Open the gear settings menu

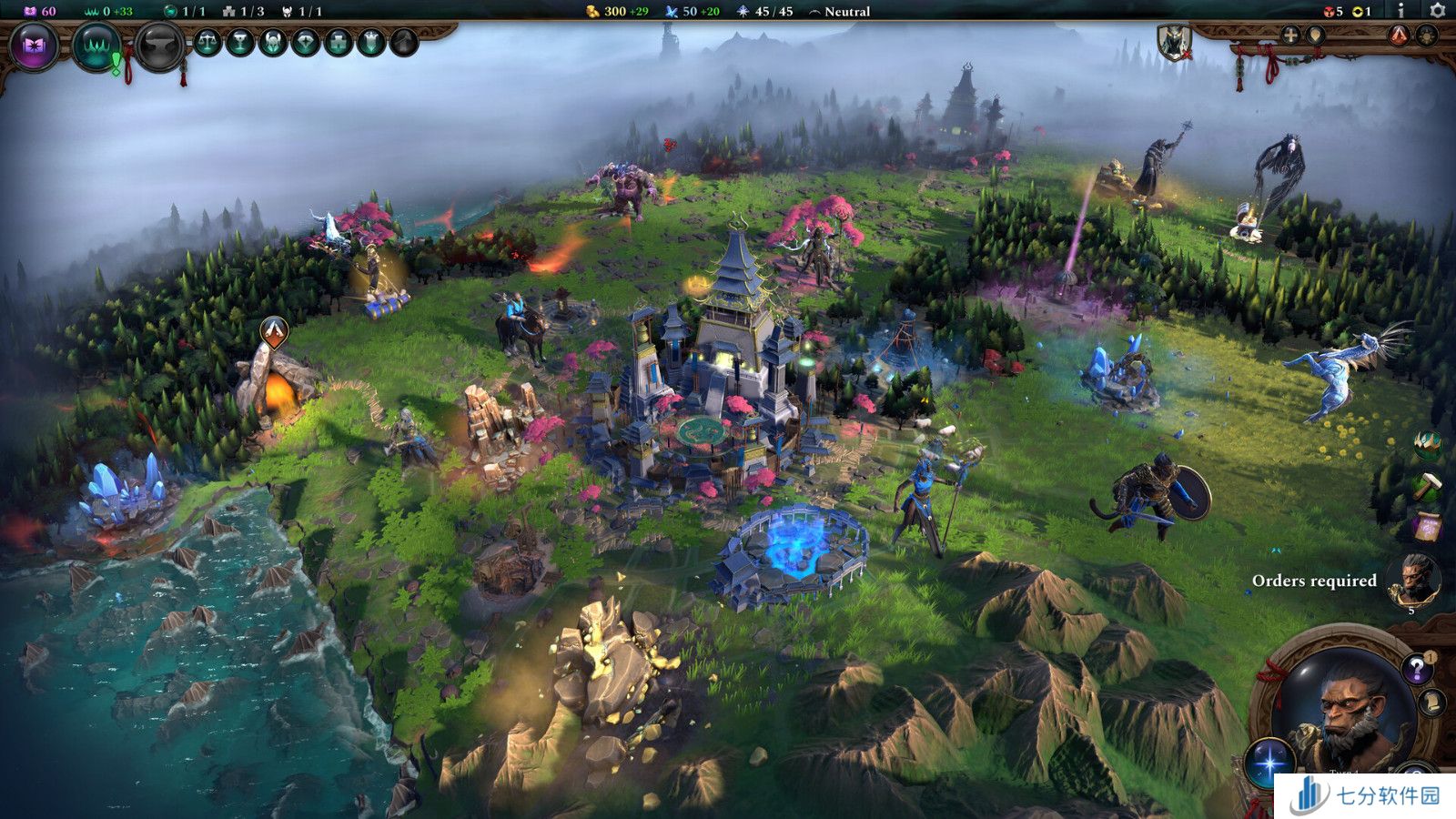click(x=1438, y=11)
